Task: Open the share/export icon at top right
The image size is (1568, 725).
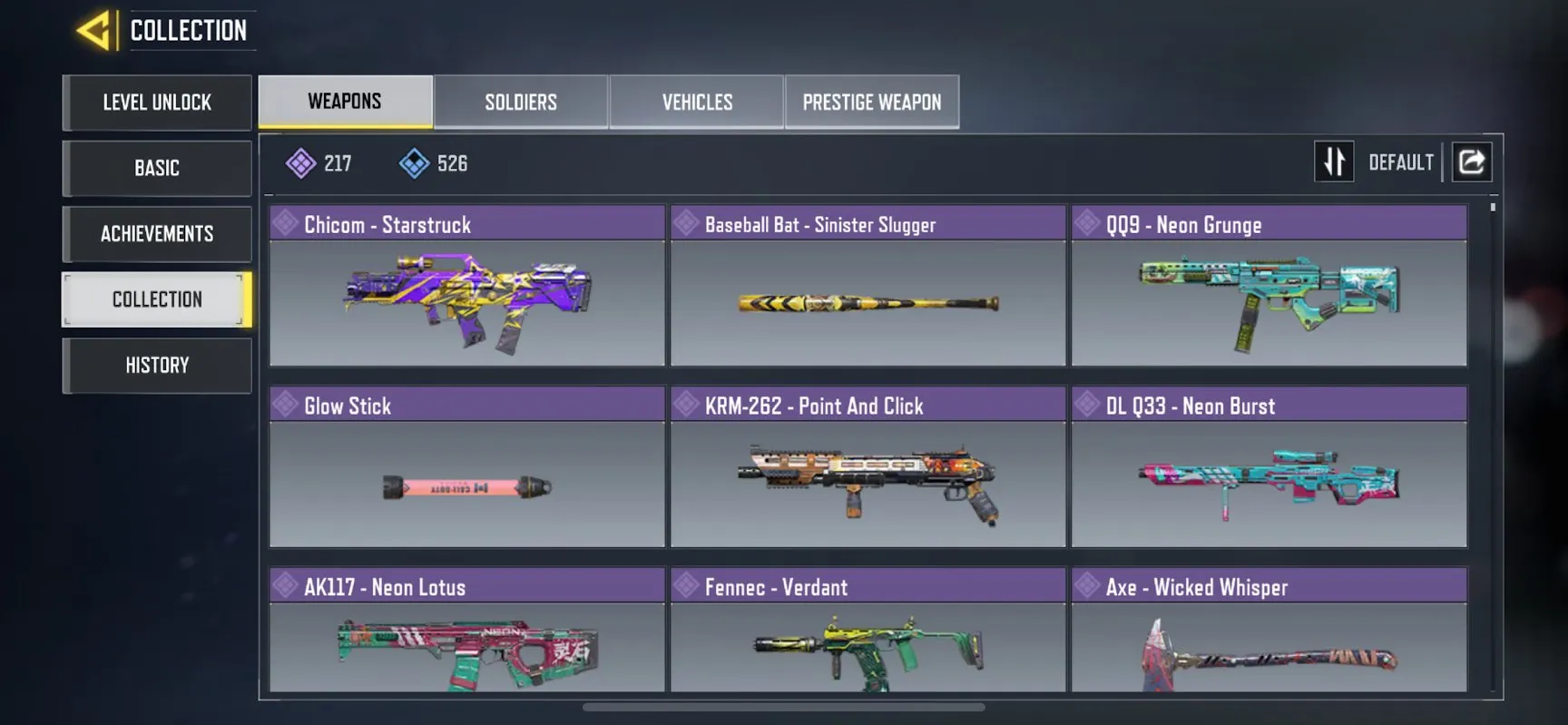Action: click(x=1471, y=161)
